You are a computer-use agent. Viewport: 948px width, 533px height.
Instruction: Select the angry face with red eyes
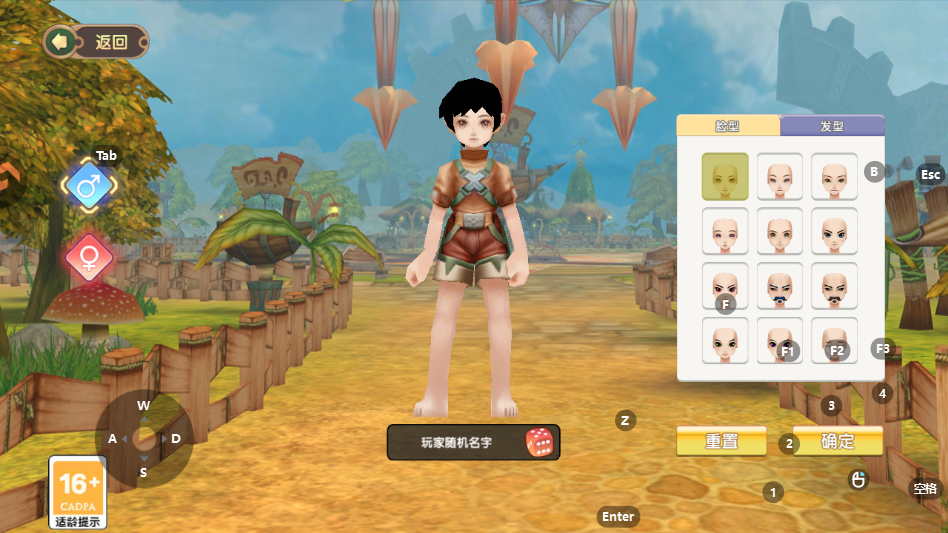725,284
